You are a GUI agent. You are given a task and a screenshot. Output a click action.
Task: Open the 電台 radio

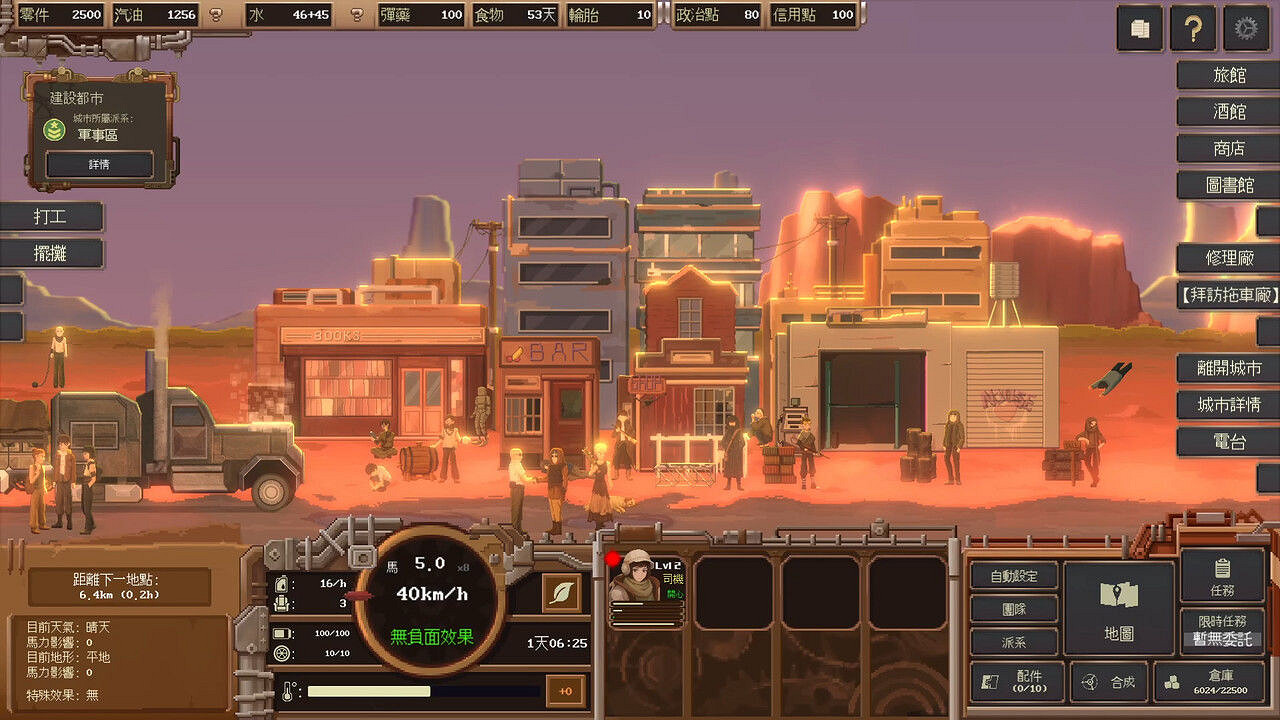[x=1228, y=442]
